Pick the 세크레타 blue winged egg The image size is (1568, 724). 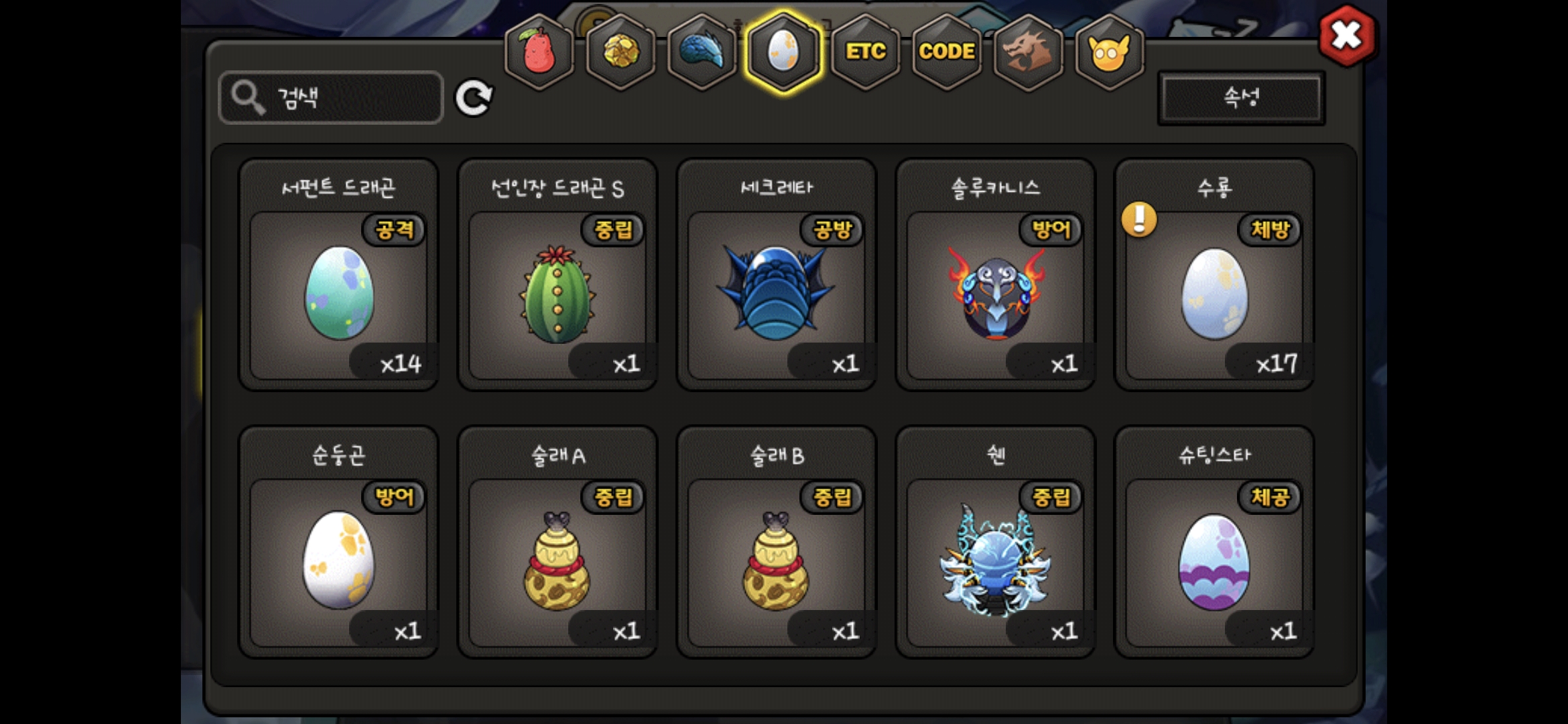click(776, 294)
